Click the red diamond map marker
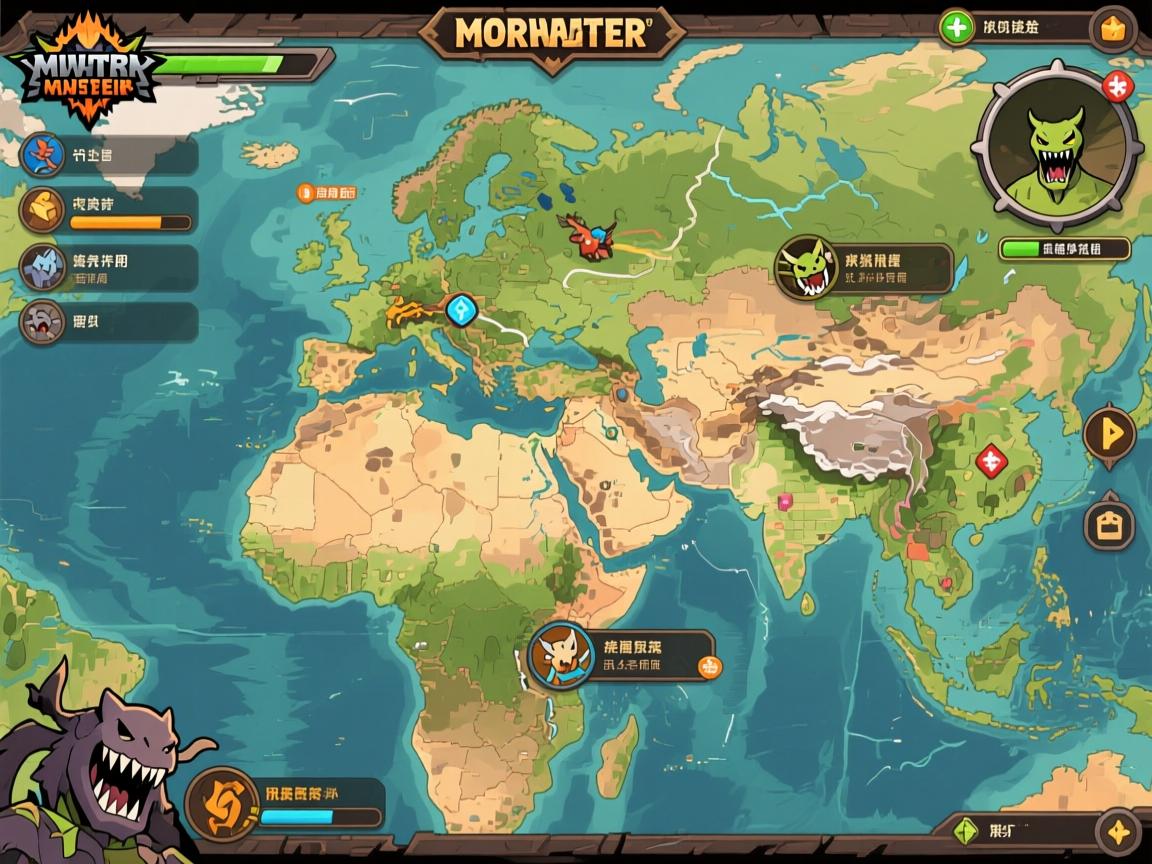The image size is (1152, 864). (x=991, y=461)
